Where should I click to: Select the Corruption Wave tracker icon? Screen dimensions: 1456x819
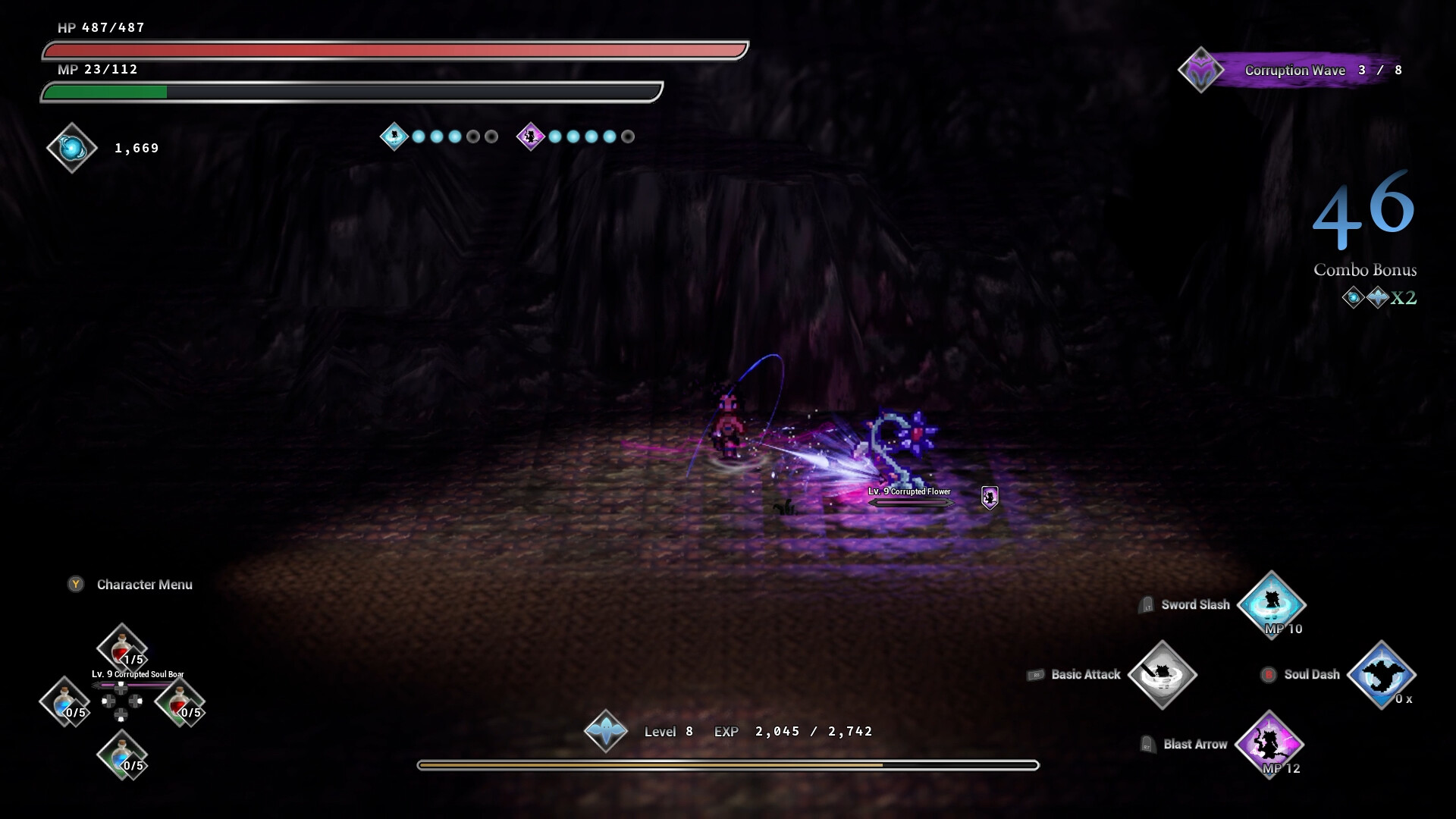click(1200, 71)
